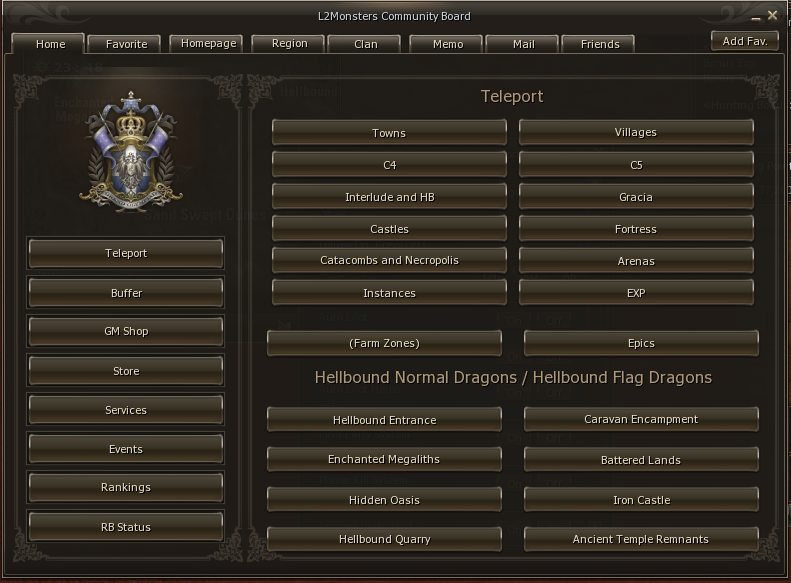Select the Villages teleport category

pos(636,132)
